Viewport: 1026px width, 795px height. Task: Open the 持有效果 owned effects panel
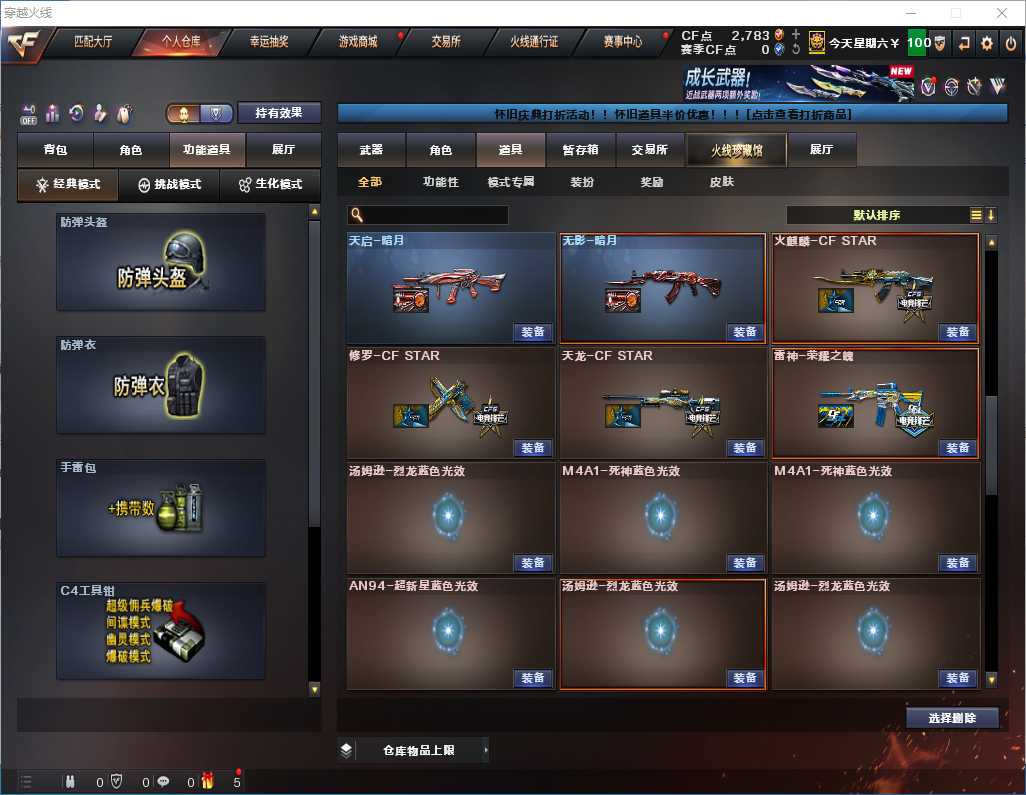[x=279, y=113]
